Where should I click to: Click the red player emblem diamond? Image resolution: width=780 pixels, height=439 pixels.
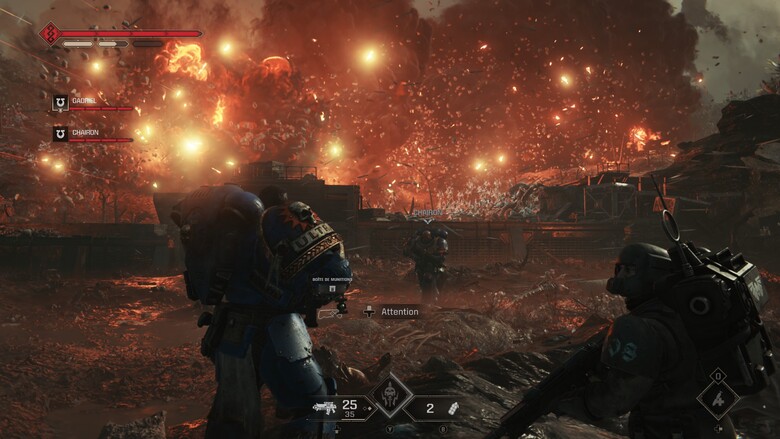(x=50, y=34)
